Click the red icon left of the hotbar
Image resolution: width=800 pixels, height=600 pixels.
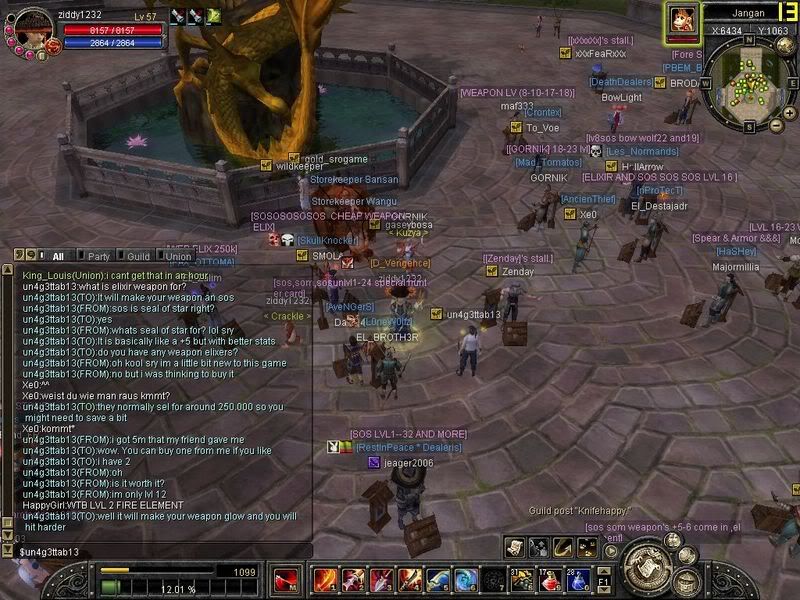coord(287,580)
